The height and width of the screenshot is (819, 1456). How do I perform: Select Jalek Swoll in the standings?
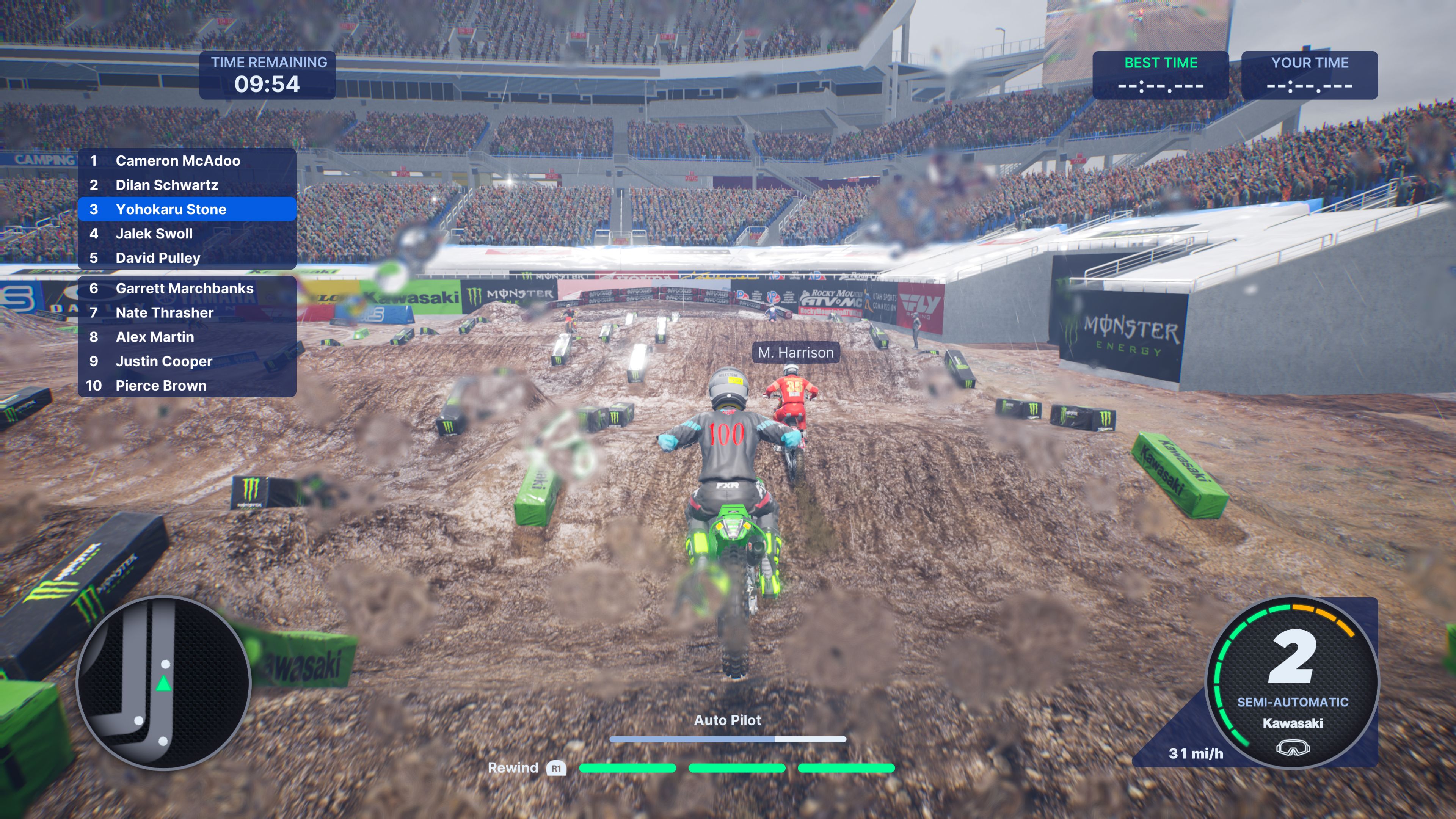point(187,234)
